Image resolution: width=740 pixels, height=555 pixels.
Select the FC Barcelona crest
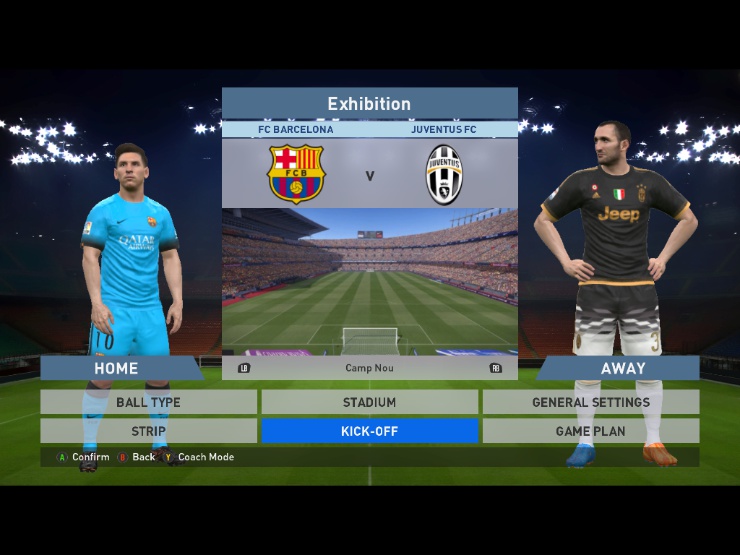coord(296,174)
